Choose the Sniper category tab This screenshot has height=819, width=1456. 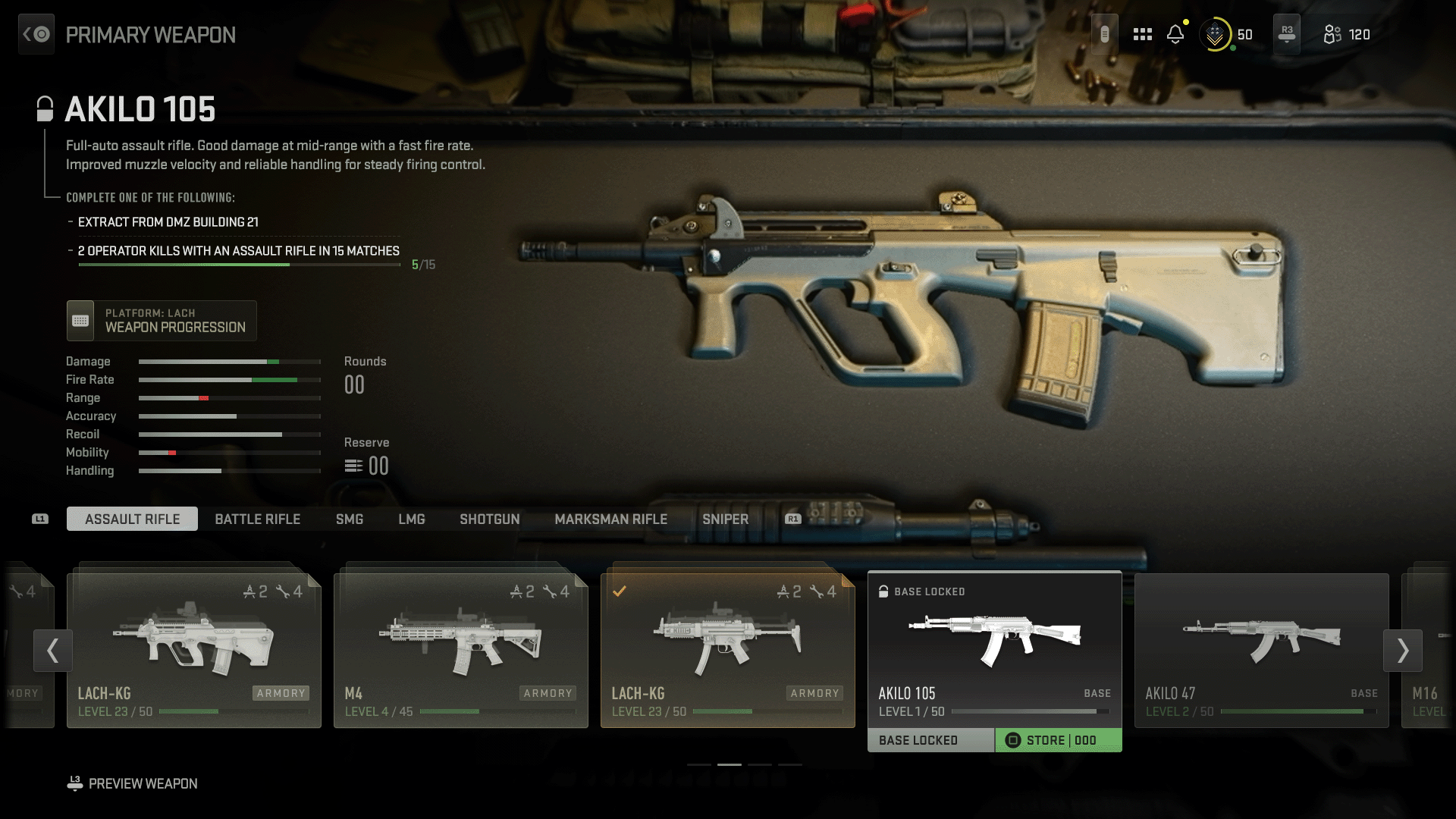[725, 519]
